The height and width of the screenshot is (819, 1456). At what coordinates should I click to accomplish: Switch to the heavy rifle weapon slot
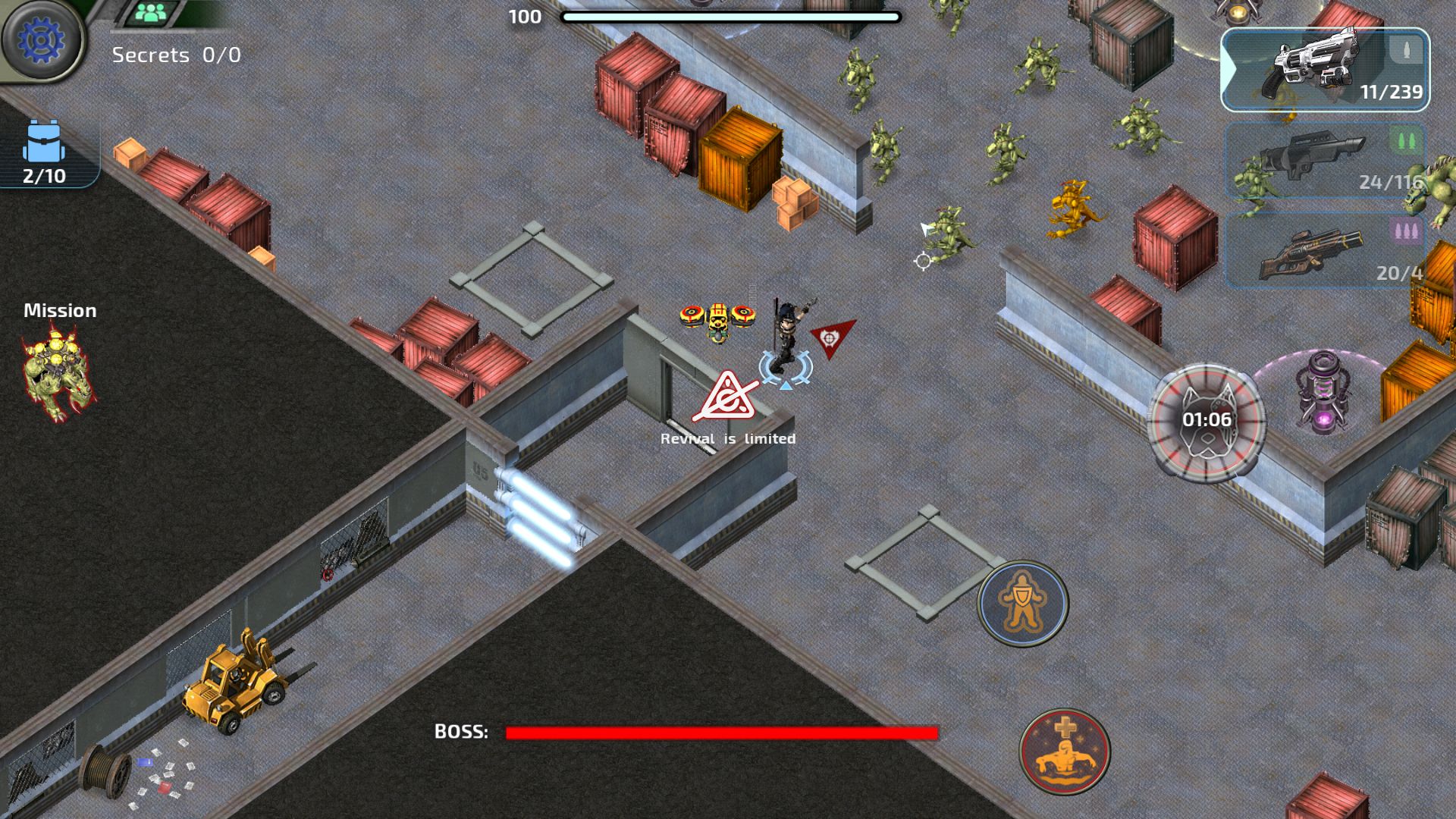point(1324,251)
